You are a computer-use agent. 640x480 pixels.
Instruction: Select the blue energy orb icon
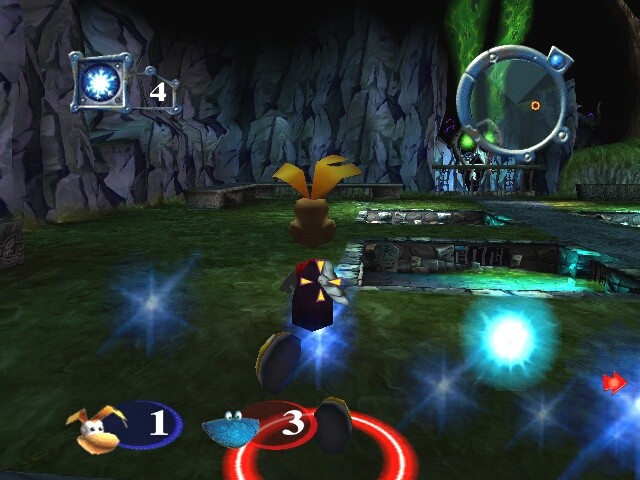pos(103,81)
